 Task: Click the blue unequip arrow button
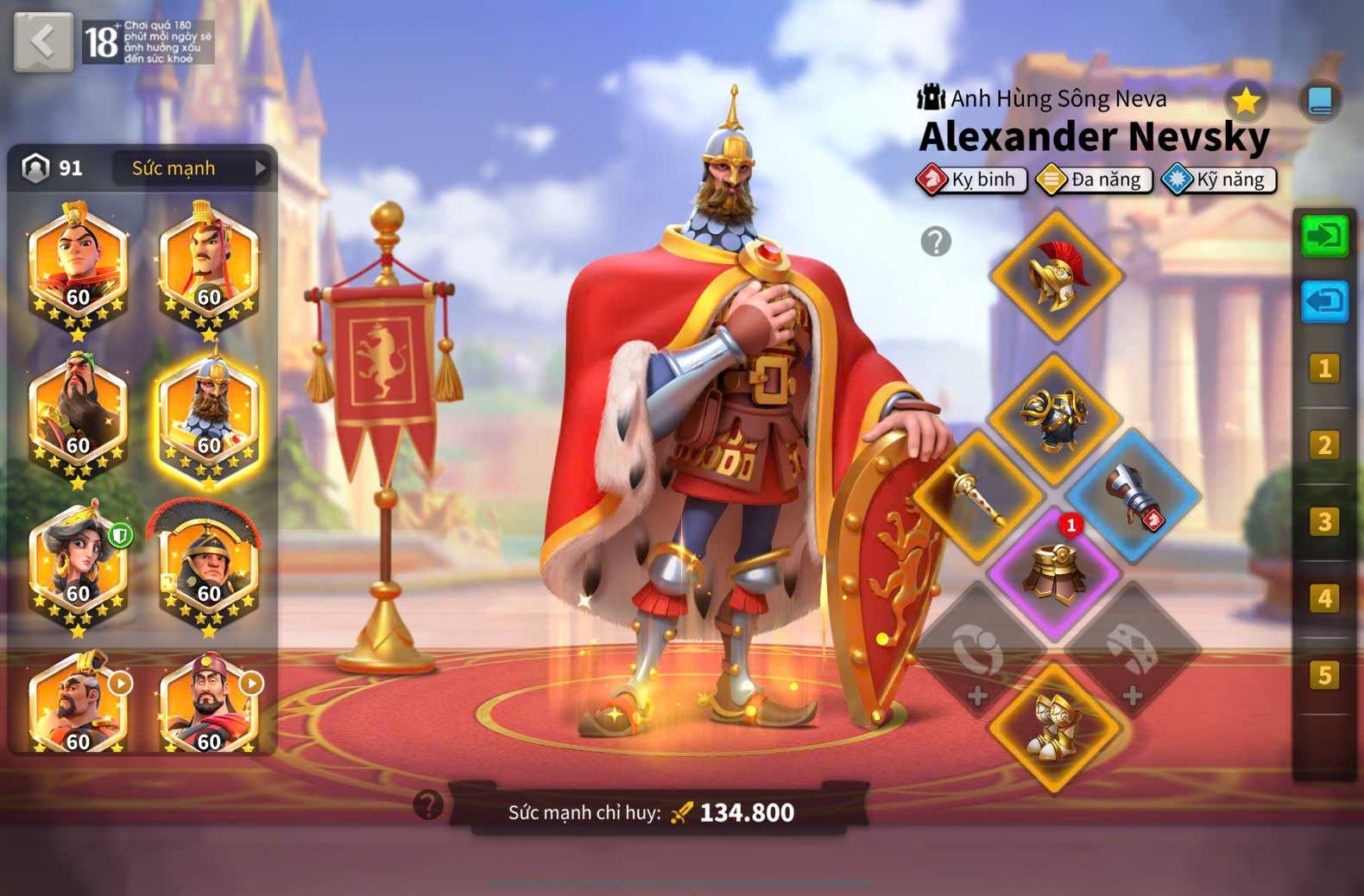(x=1324, y=302)
